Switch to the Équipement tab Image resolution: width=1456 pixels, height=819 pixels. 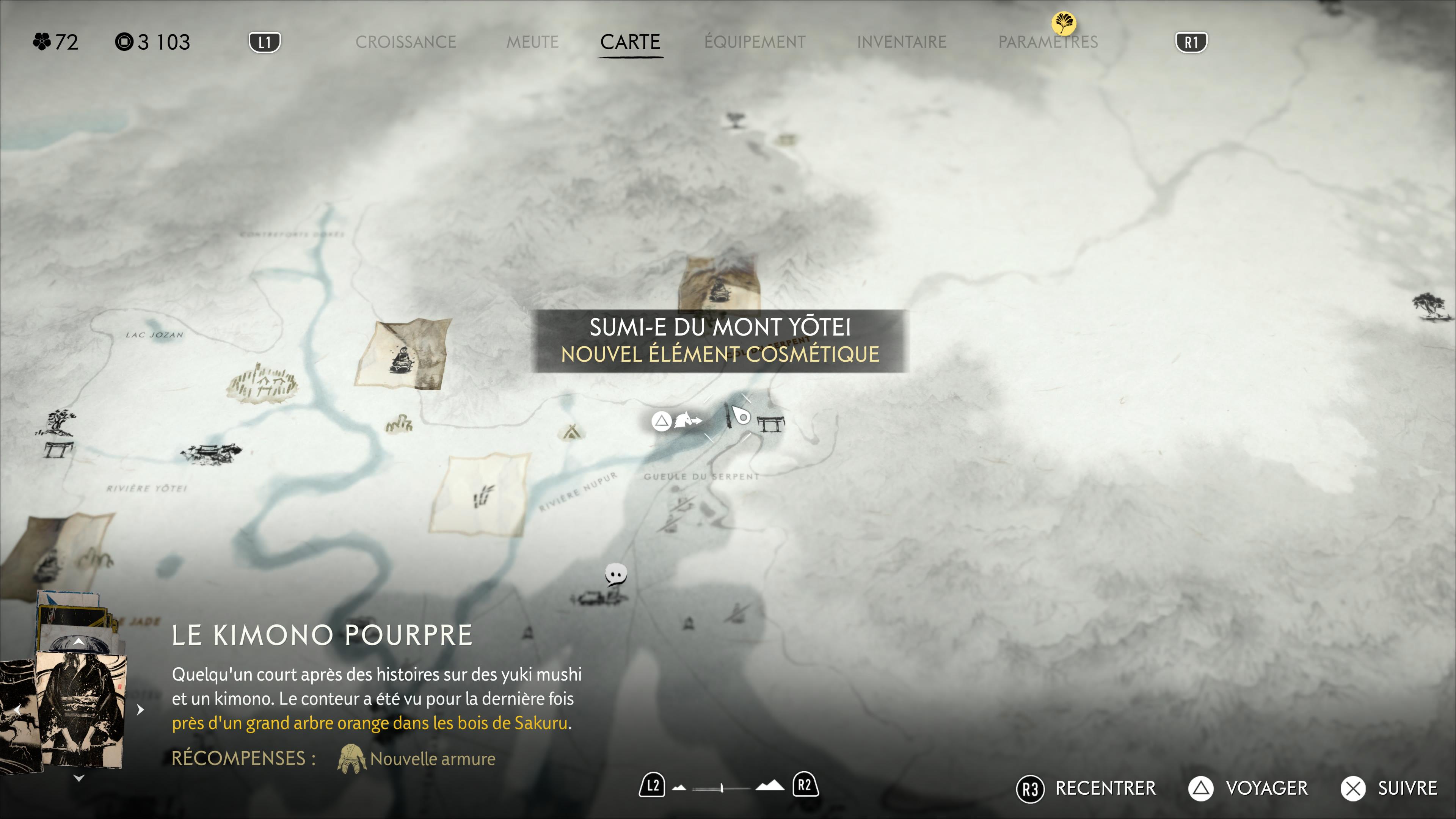[755, 42]
